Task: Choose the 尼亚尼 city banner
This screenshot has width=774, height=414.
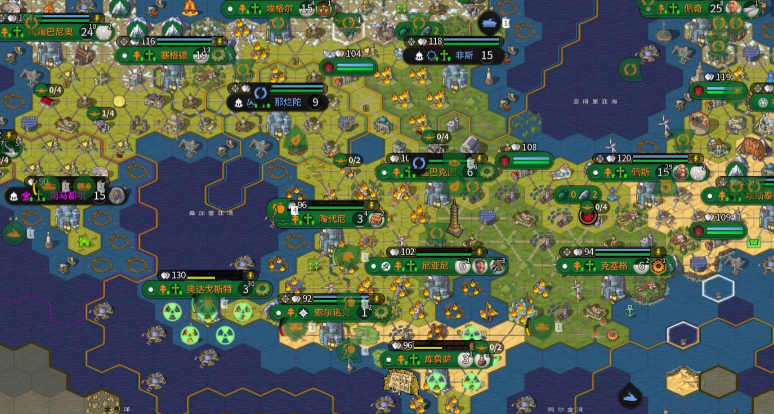Action: 435,266
